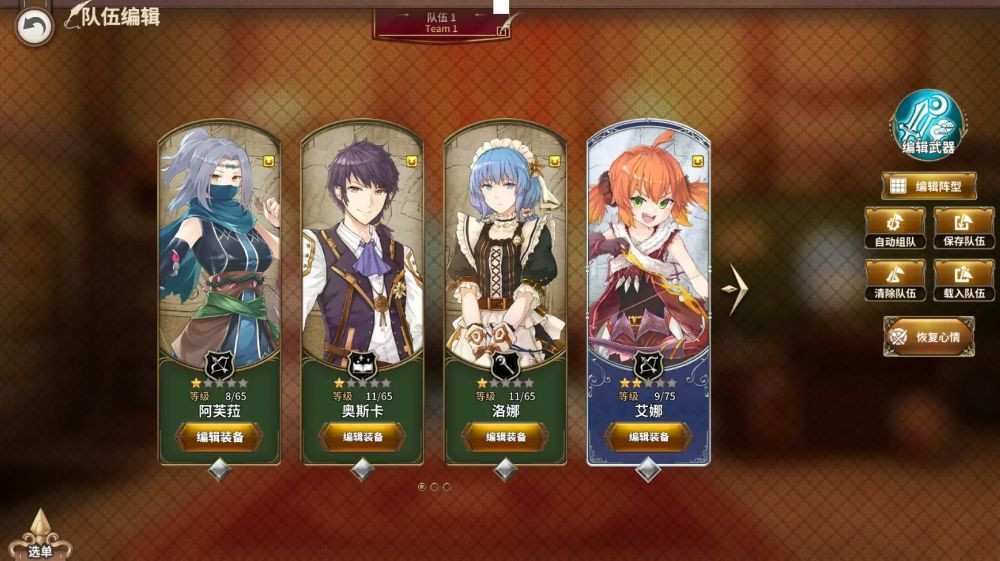This screenshot has width=1000, height=561.
Task: Edit equipment for 艾娜
Action: click(x=648, y=437)
